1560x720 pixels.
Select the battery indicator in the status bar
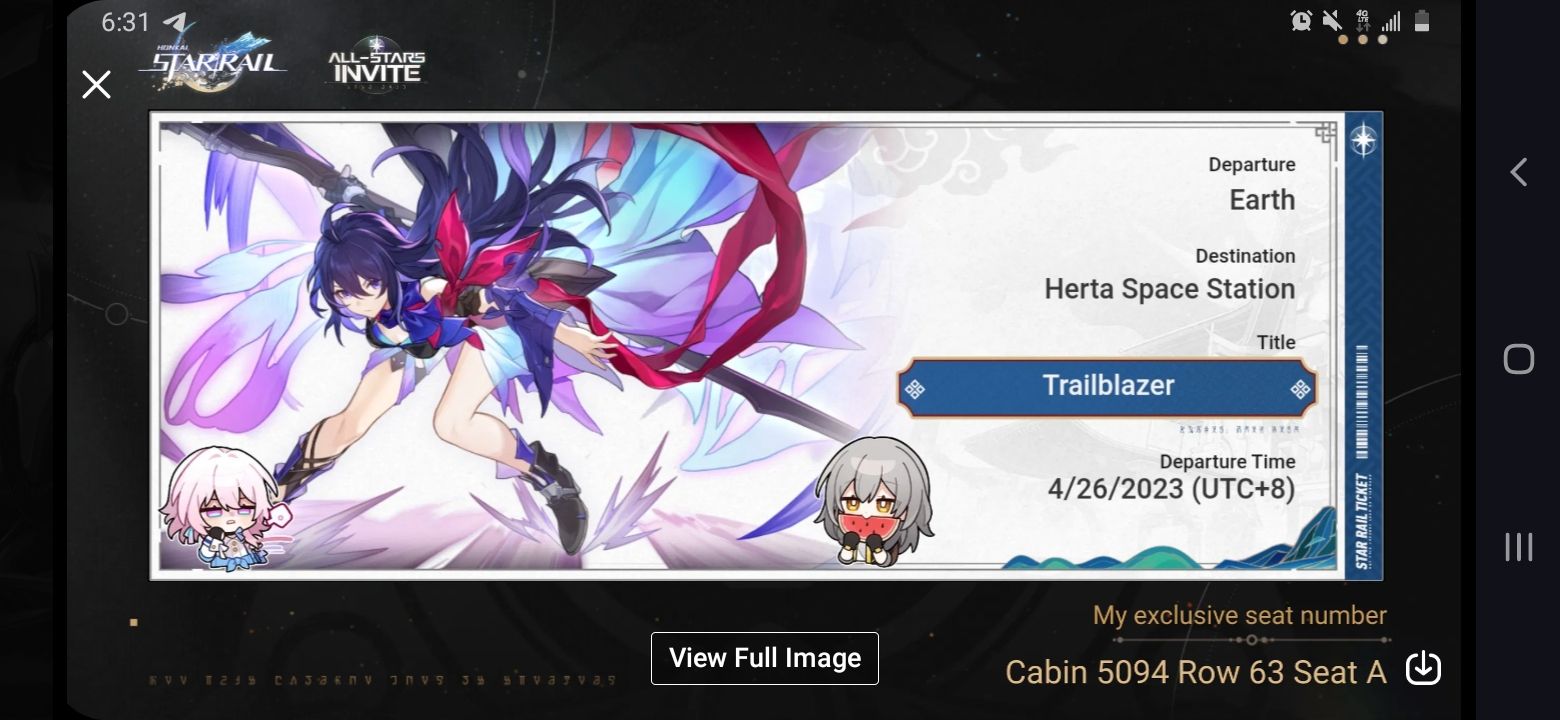pyautogui.click(x=1421, y=21)
